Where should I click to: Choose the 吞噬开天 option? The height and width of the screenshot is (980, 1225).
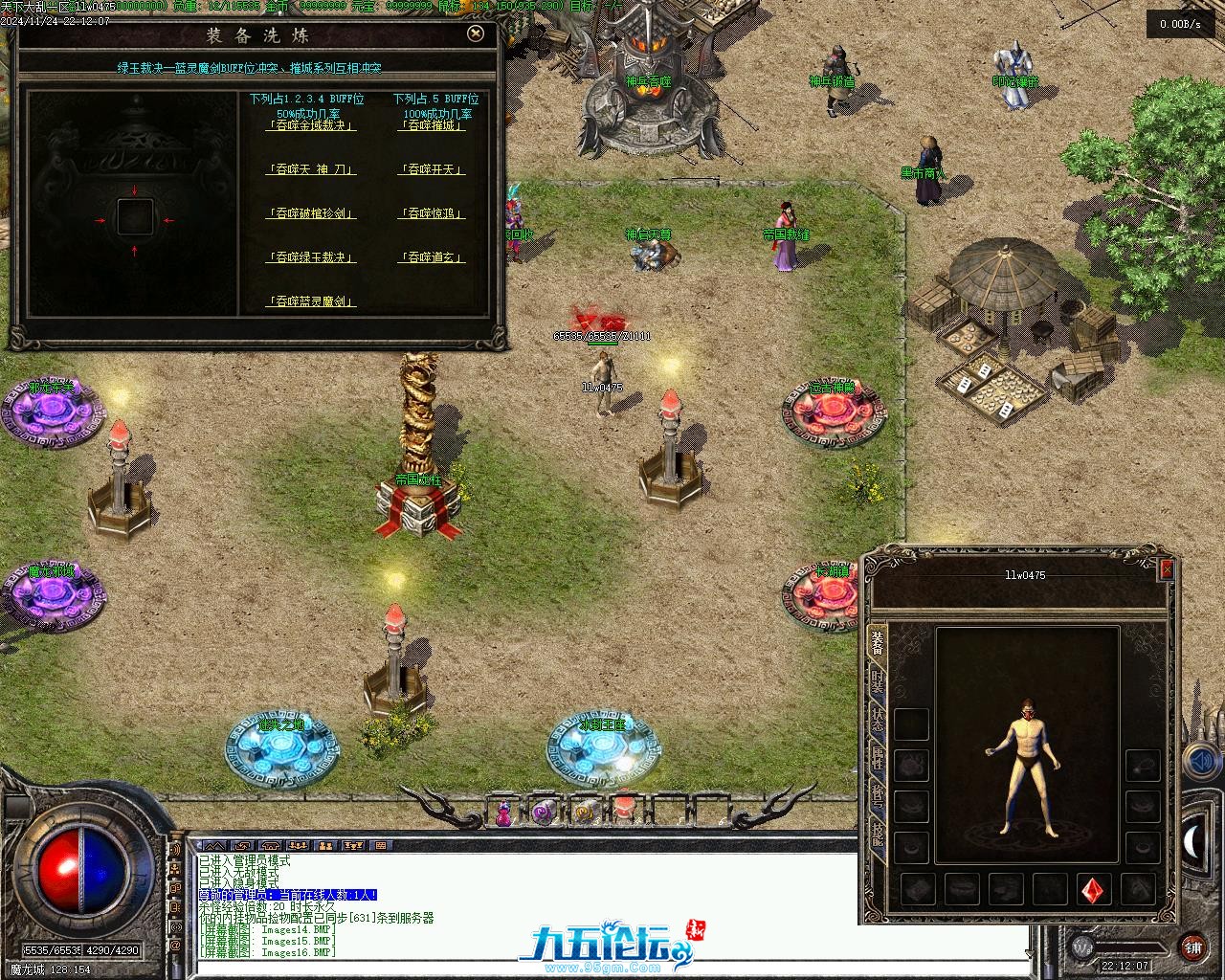tap(431, 169)
